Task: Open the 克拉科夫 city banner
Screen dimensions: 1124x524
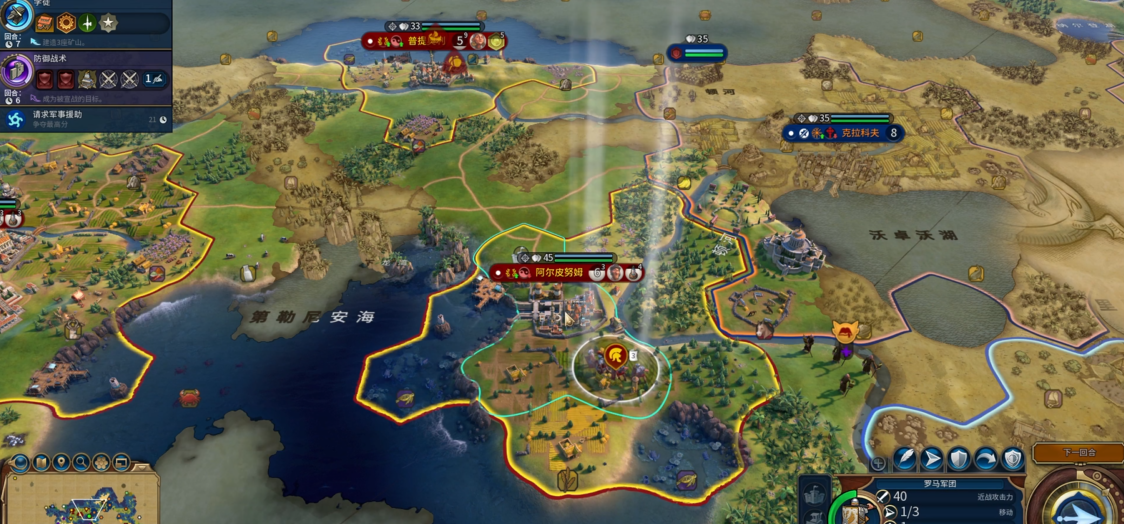Action: [x=846, y=132]
